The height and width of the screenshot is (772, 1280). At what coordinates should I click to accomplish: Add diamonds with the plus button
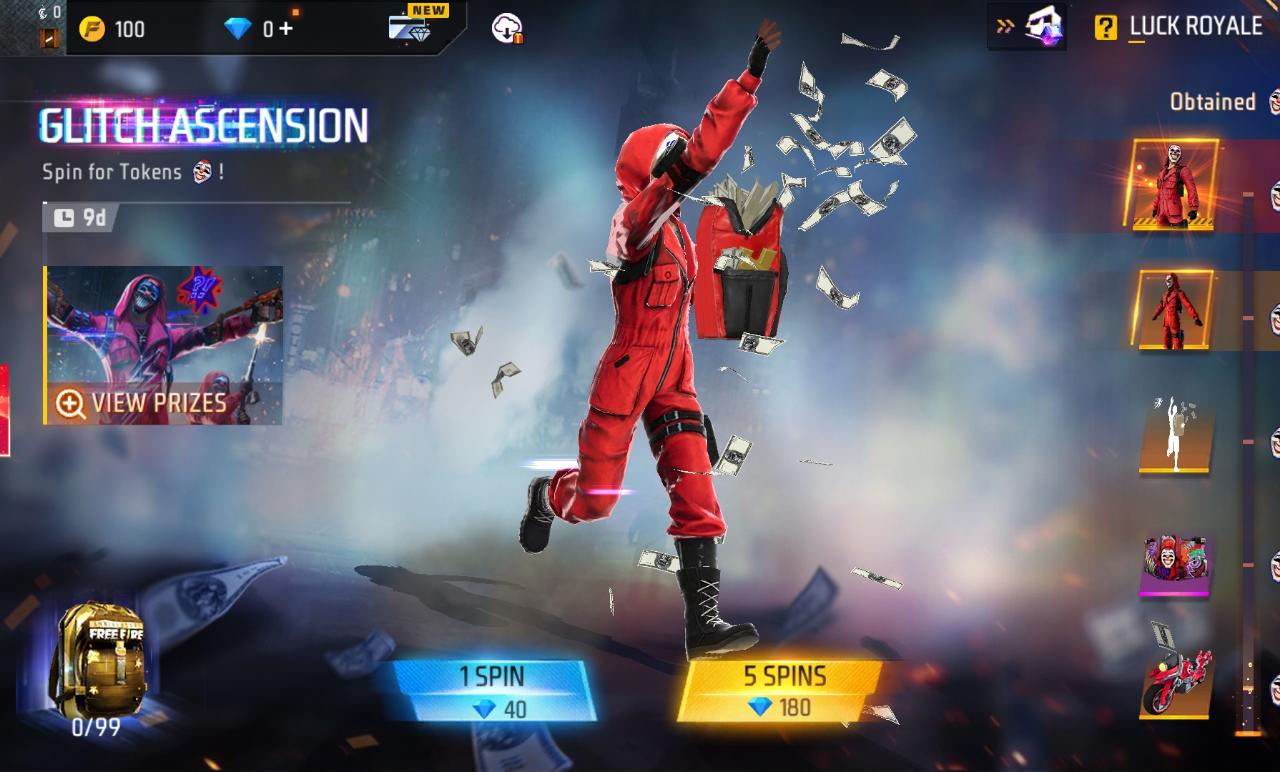click(x=287, y=28)
